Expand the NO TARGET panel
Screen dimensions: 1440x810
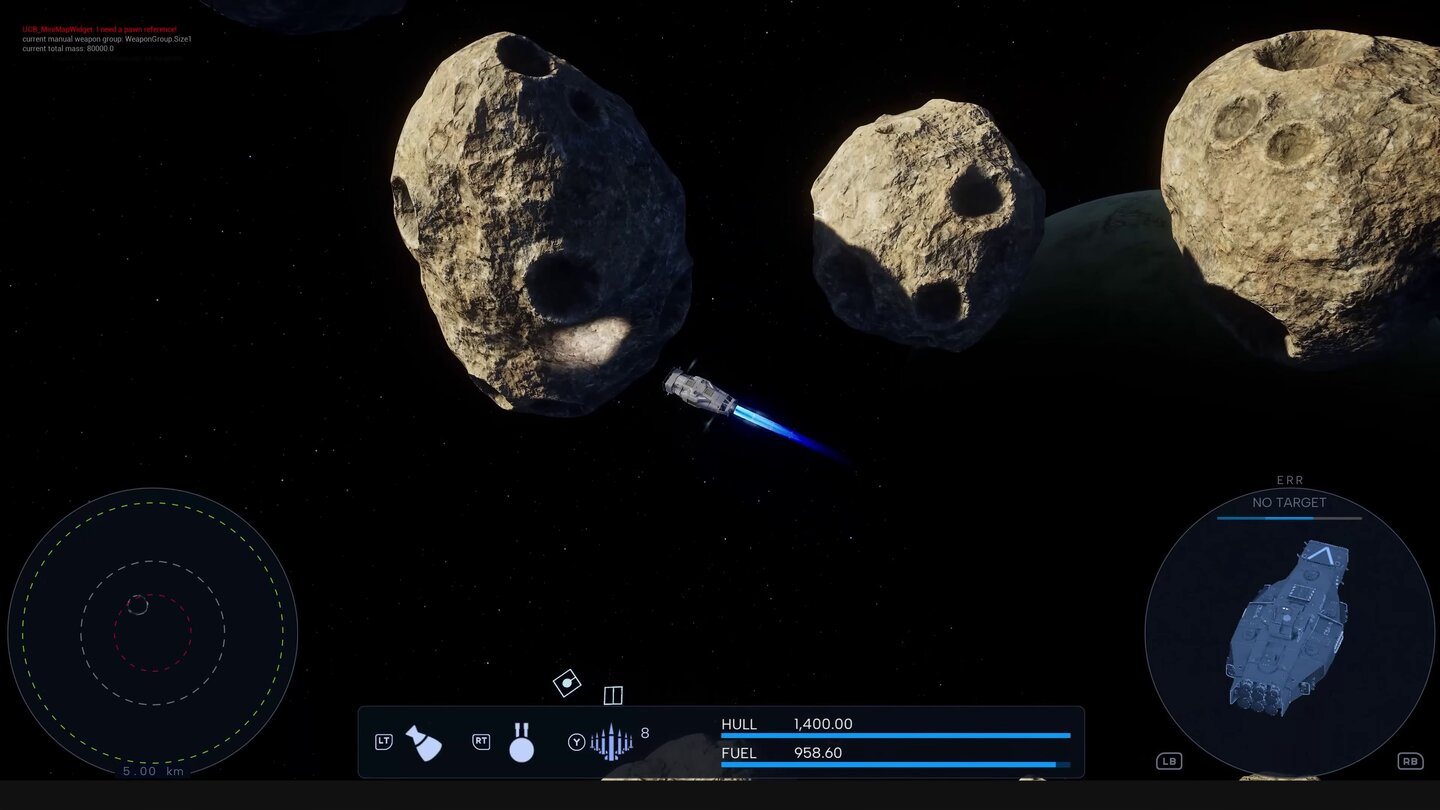1288,502
